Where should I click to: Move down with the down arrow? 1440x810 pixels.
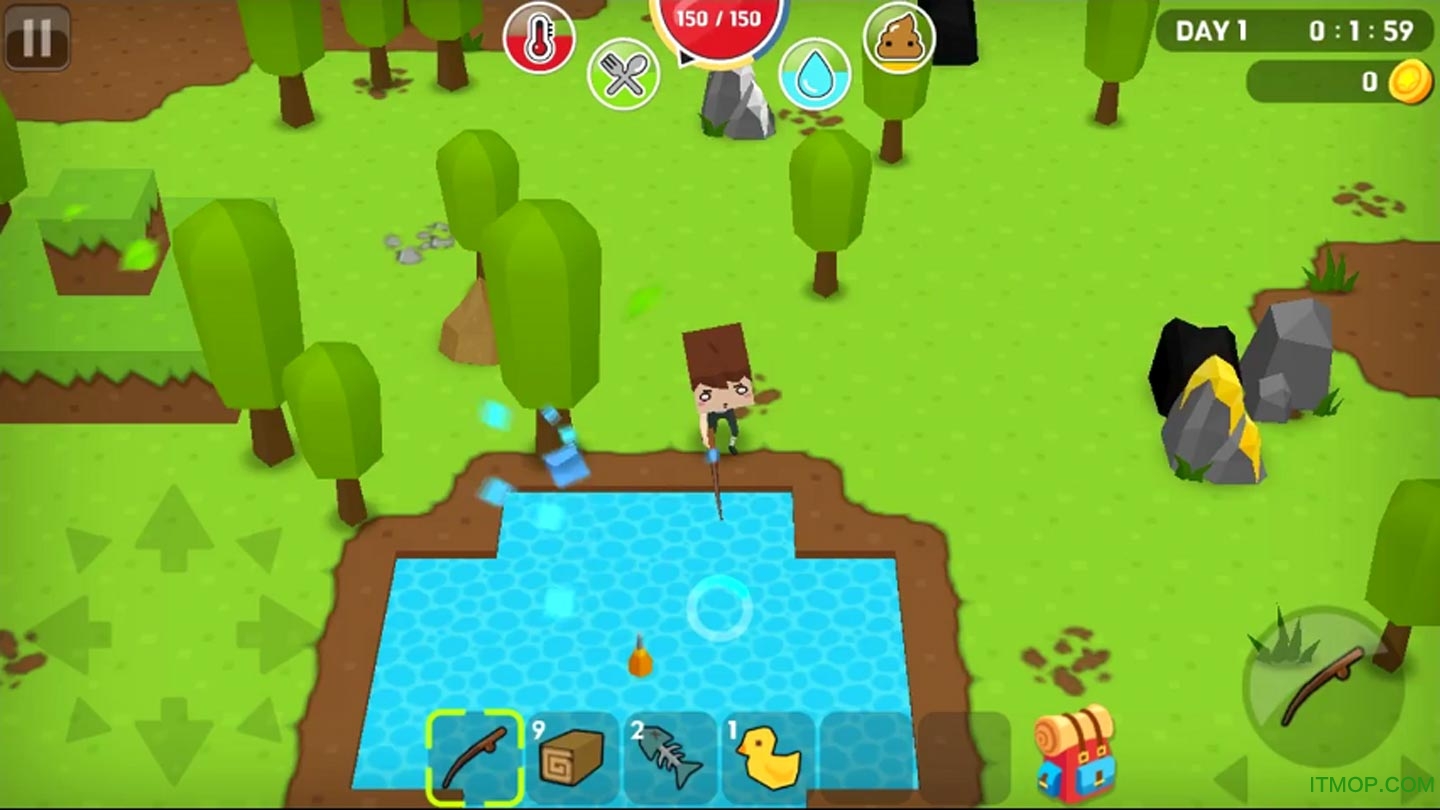coord(174,738)
